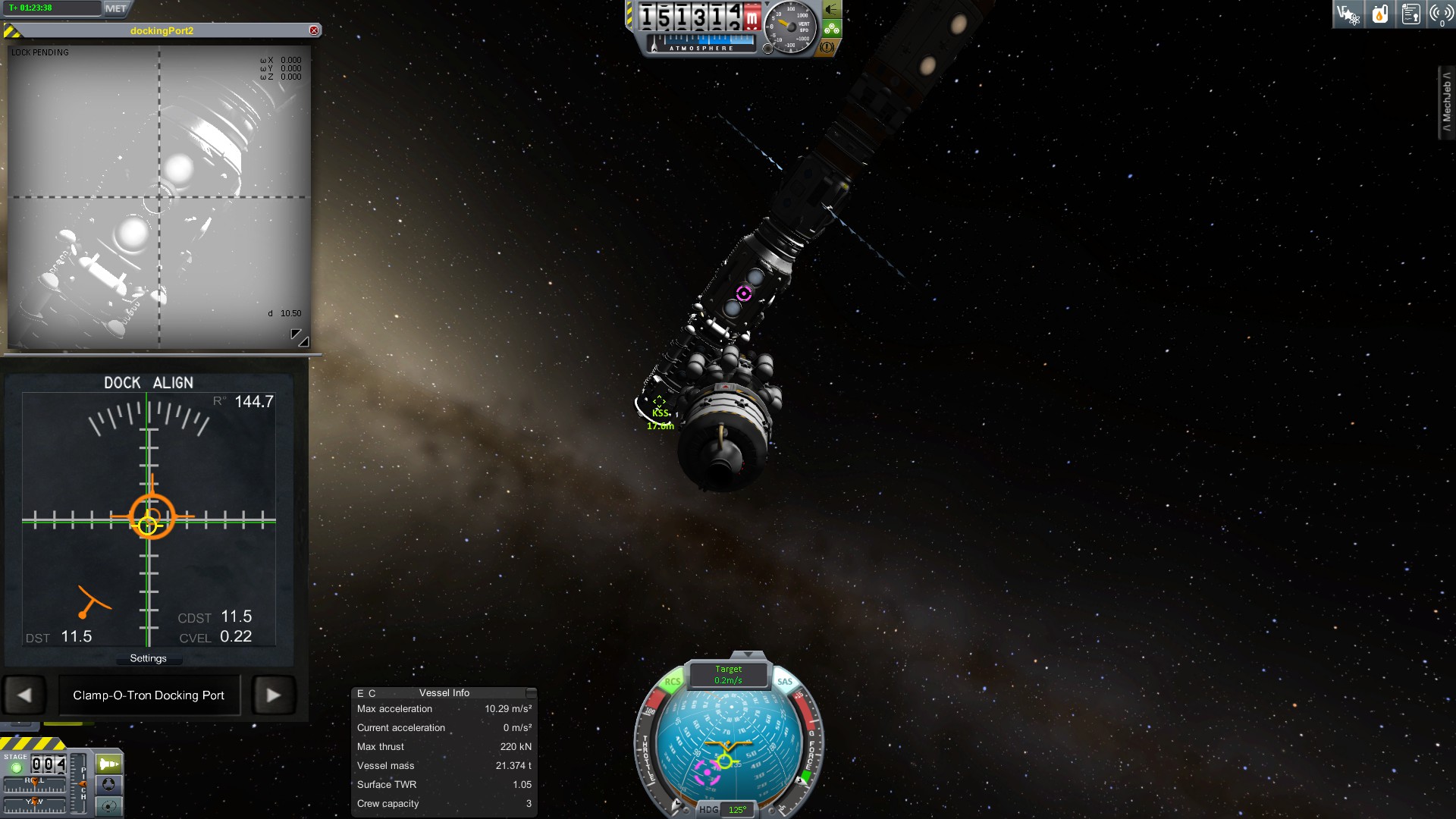Expand the MechJeb side tab
Image resolution: width=1456 pixels, height=819 pixels.
point(1447,102)
